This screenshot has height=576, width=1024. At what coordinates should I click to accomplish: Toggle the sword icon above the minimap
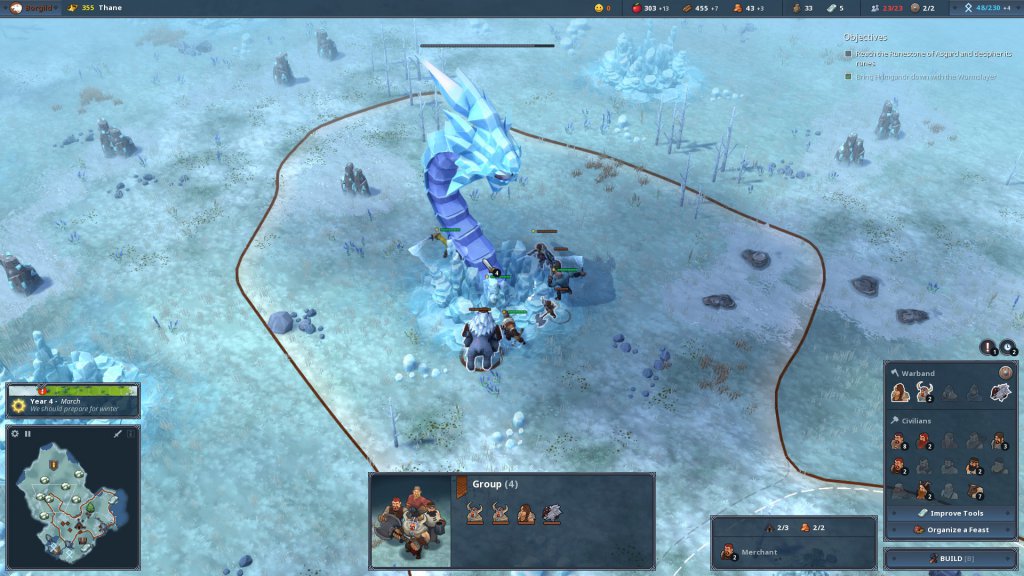[117, 434]
